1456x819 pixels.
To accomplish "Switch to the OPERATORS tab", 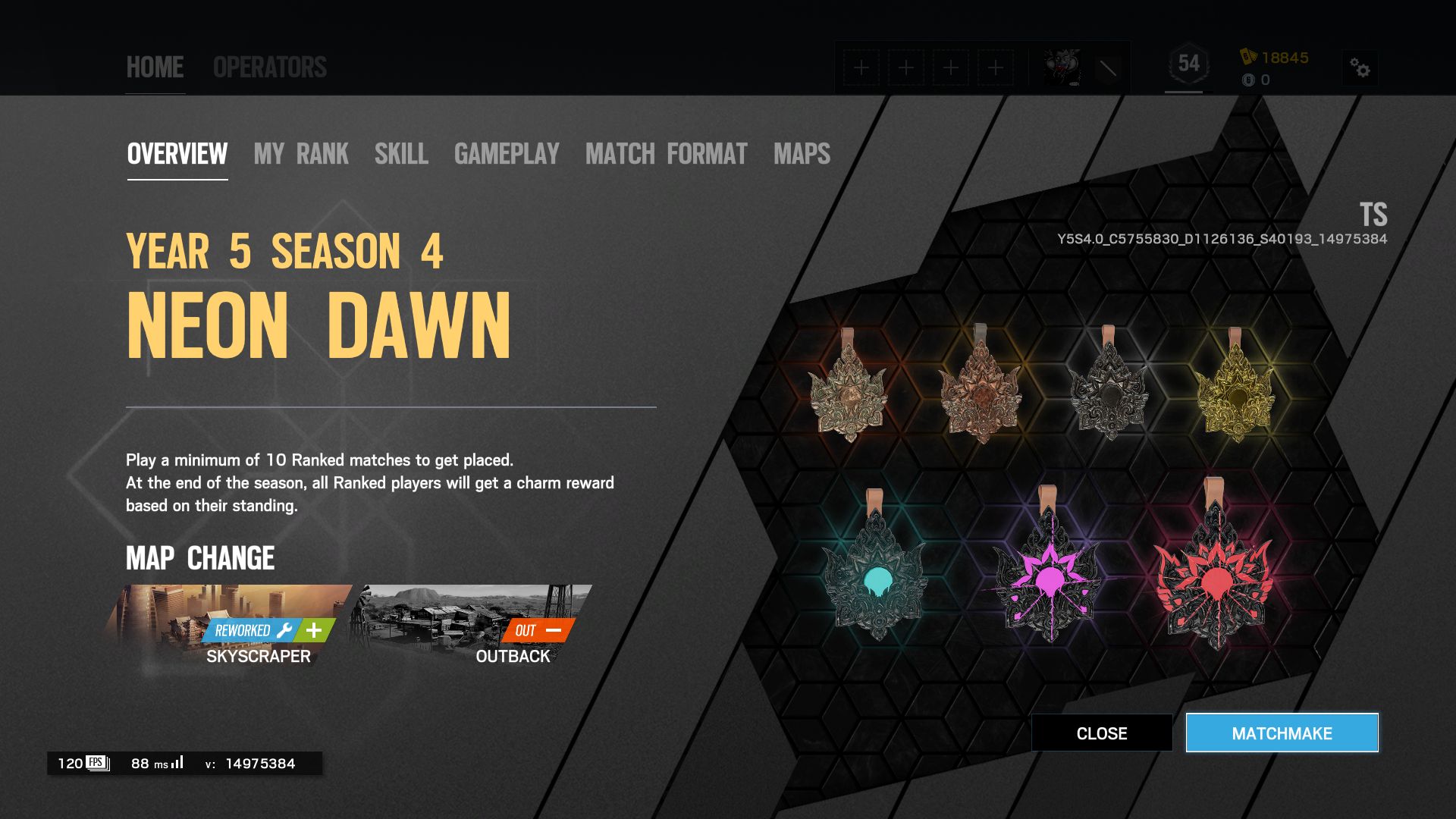I will [x=270, y=67].
